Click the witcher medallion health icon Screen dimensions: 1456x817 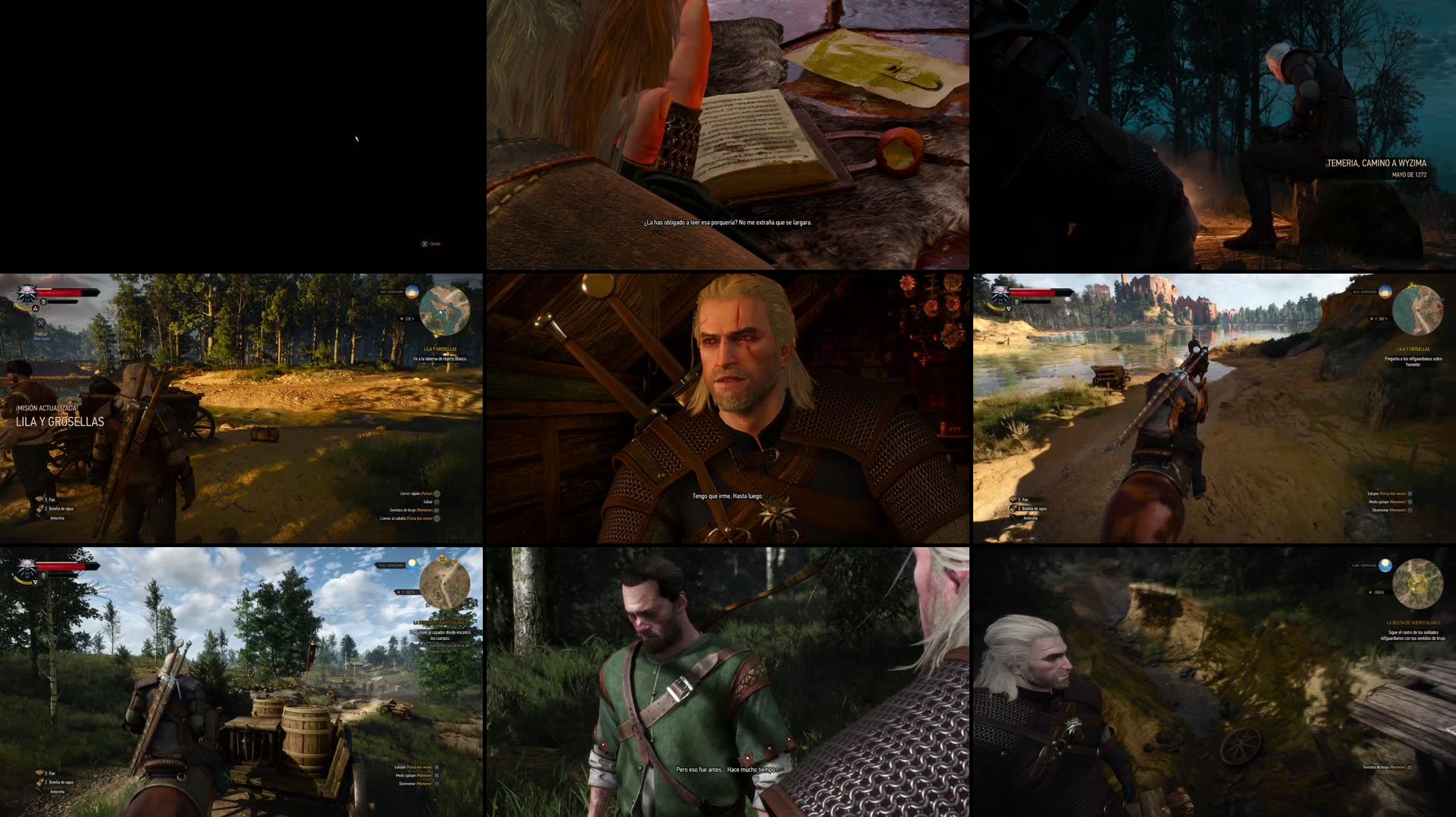pyautogui.click(x=27, y=294)
